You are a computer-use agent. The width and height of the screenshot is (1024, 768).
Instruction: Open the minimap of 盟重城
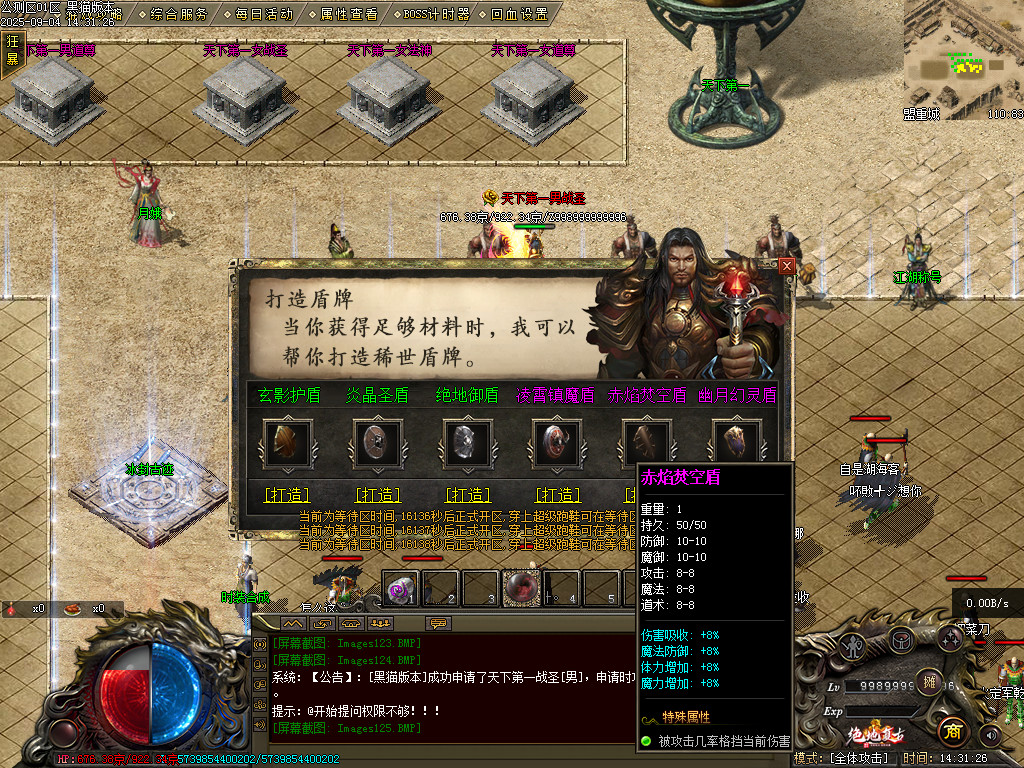963,55
